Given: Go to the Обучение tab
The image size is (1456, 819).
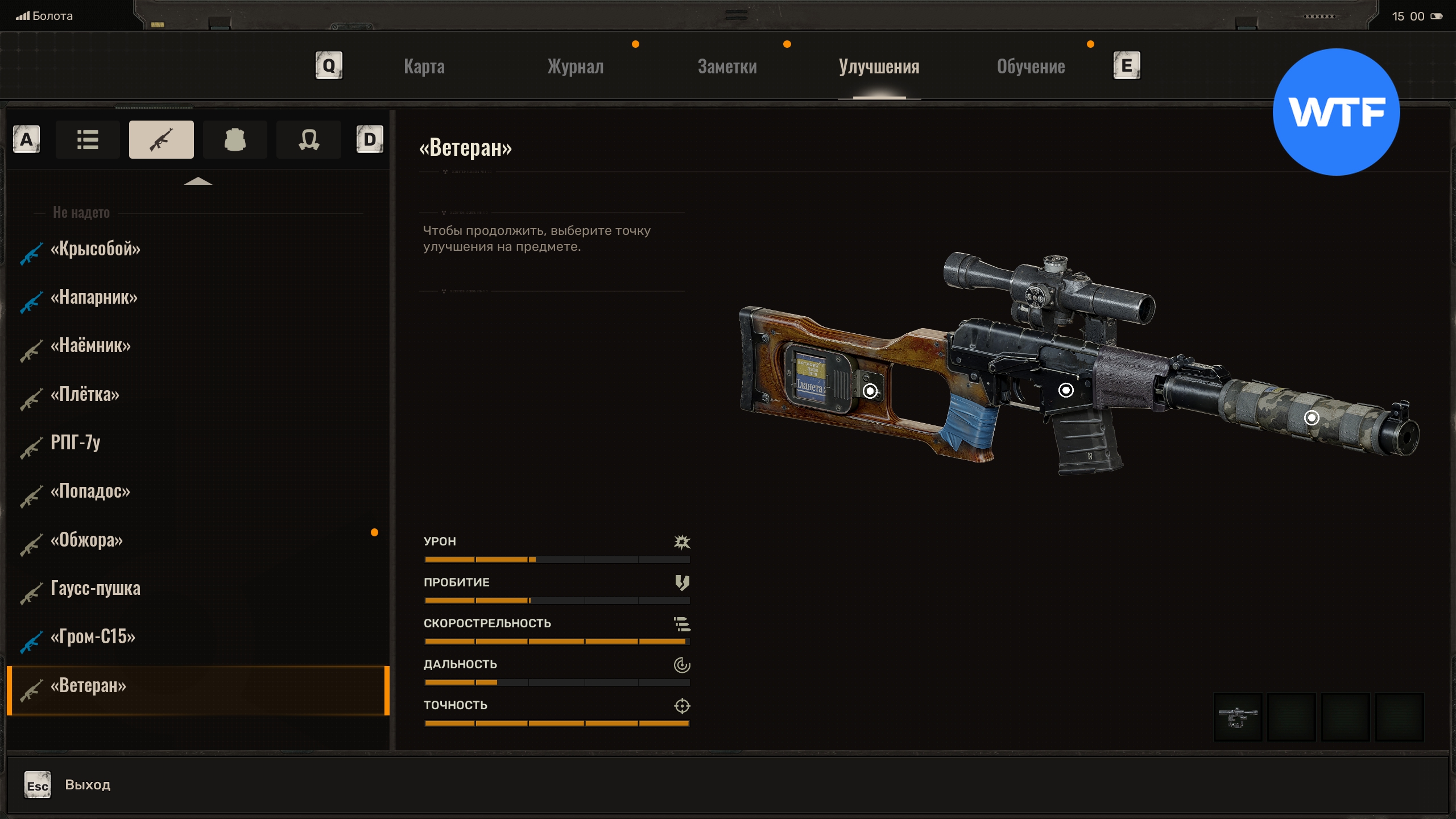Looking at the screenshot, I should click(x=1031, y=67).
